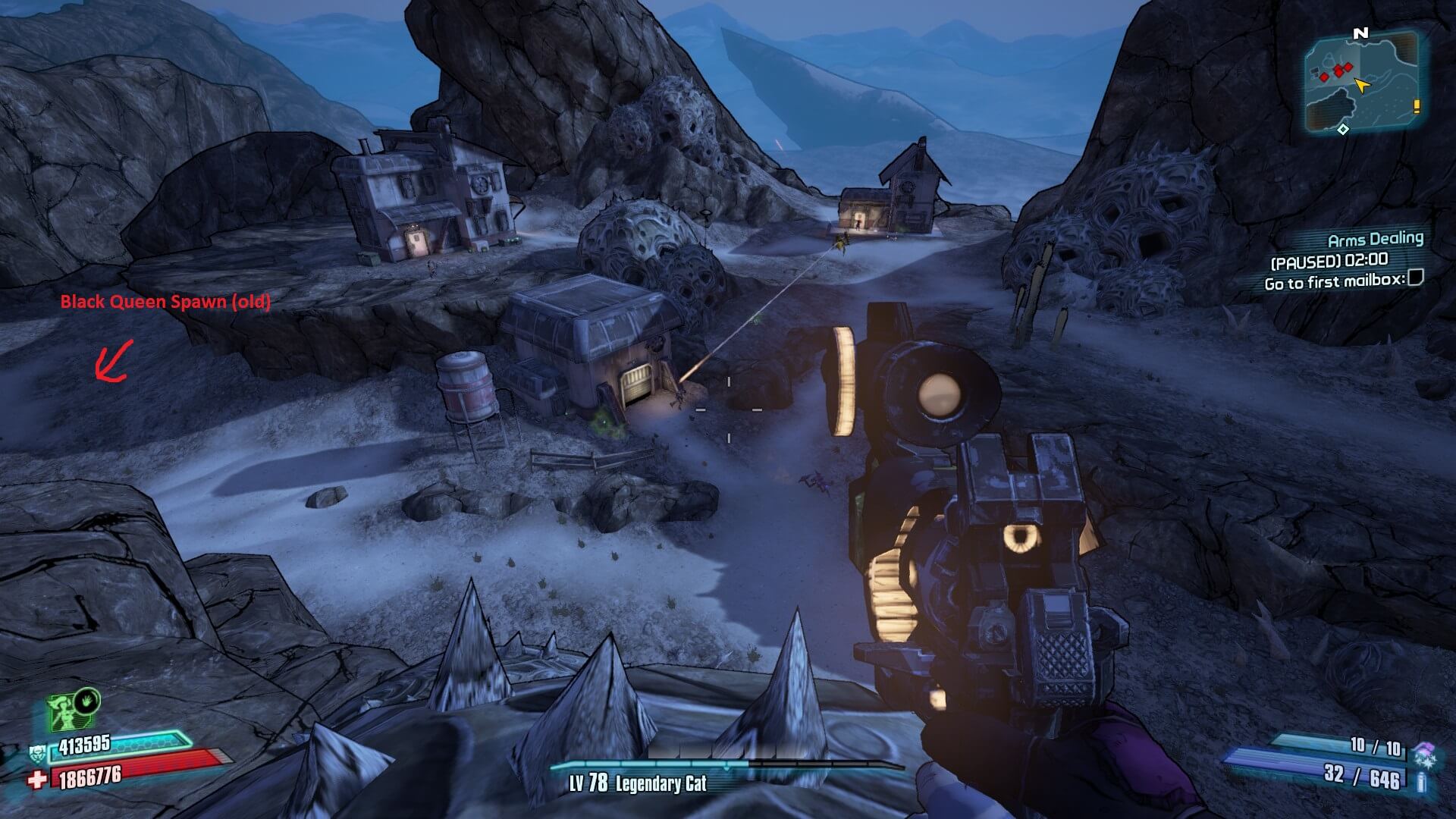Click the N compass marker on the minimap
Screen dimensions: 1456x819
(1360, 33)
